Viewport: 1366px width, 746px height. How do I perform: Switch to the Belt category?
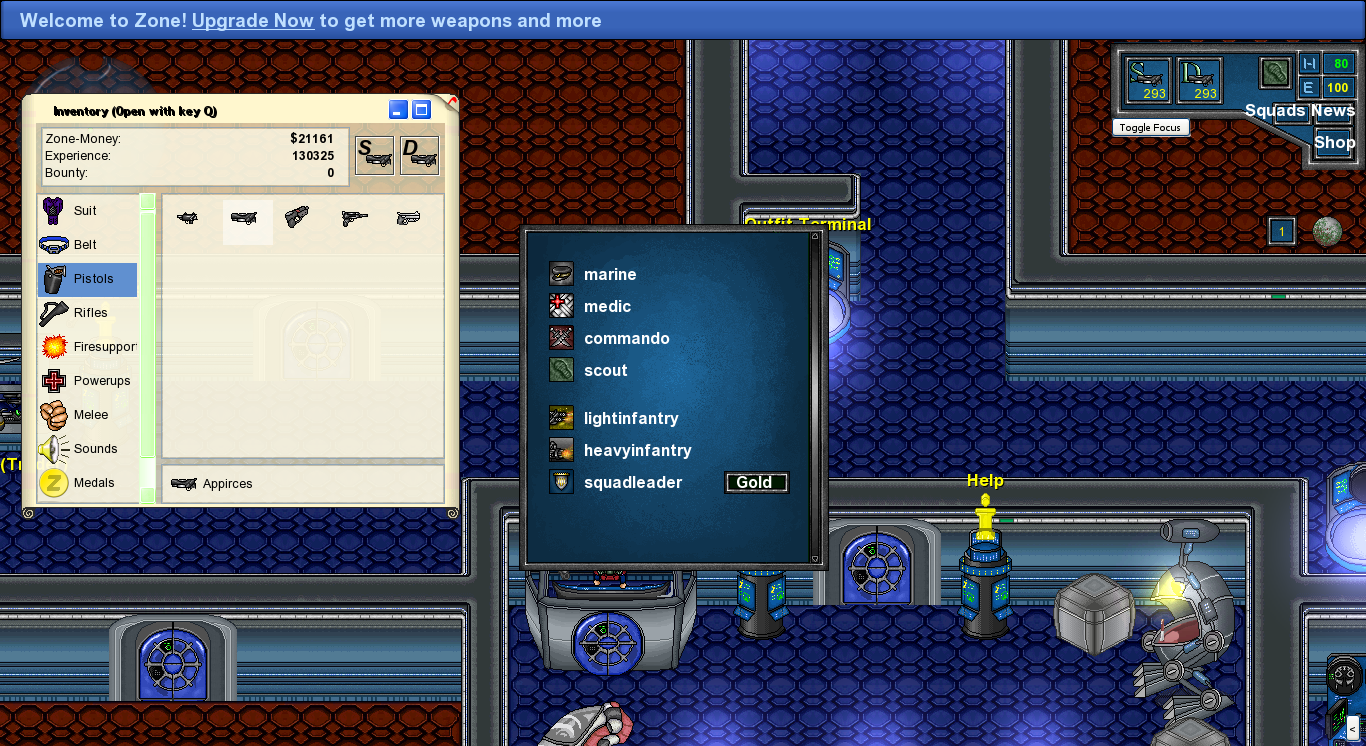pyautogui.click(x=86, y=245)
